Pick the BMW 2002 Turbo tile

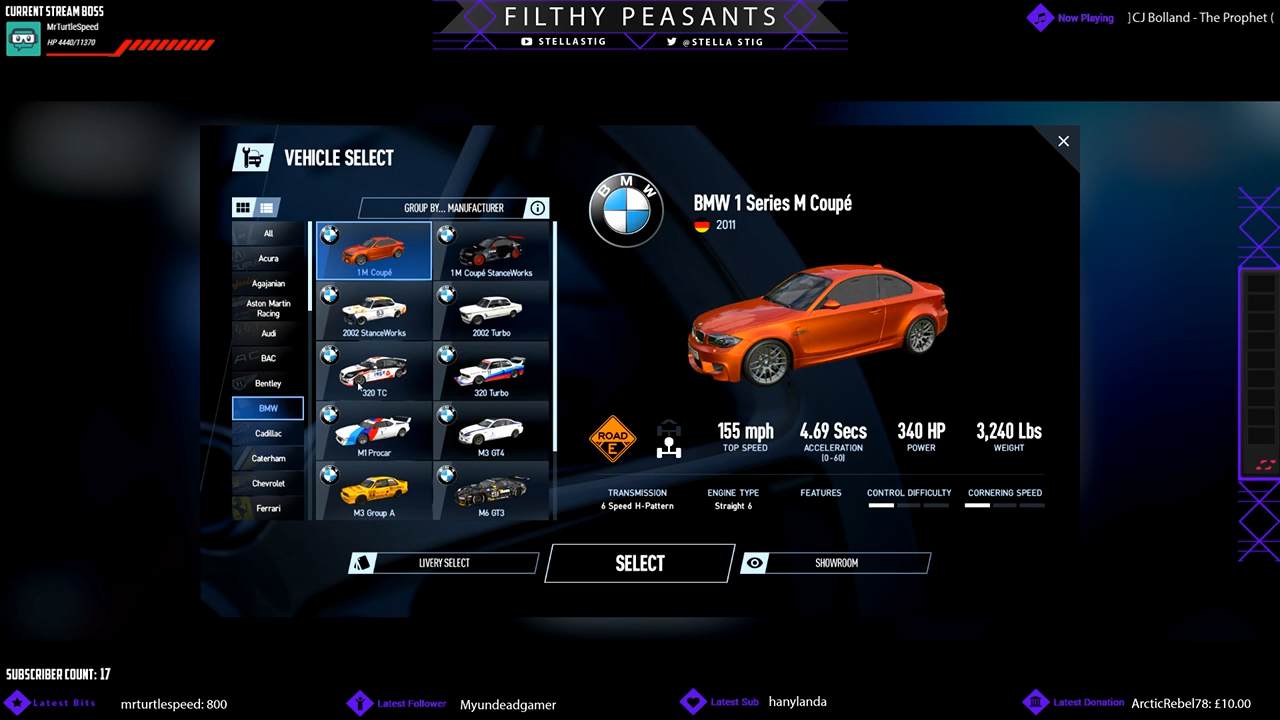click(x=491, y=312)
